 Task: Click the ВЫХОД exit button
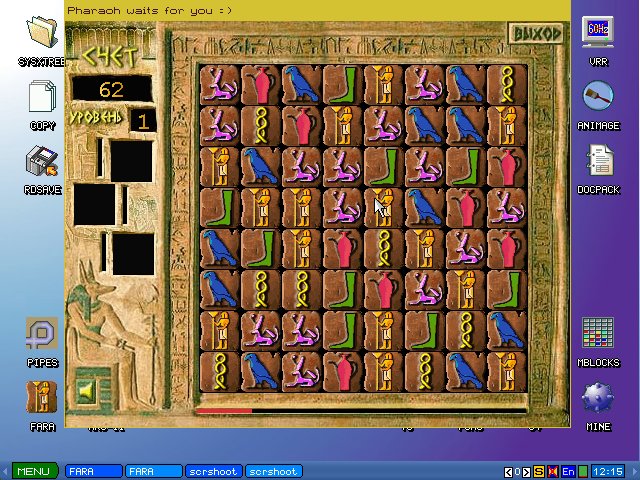[x=537, y=33]
